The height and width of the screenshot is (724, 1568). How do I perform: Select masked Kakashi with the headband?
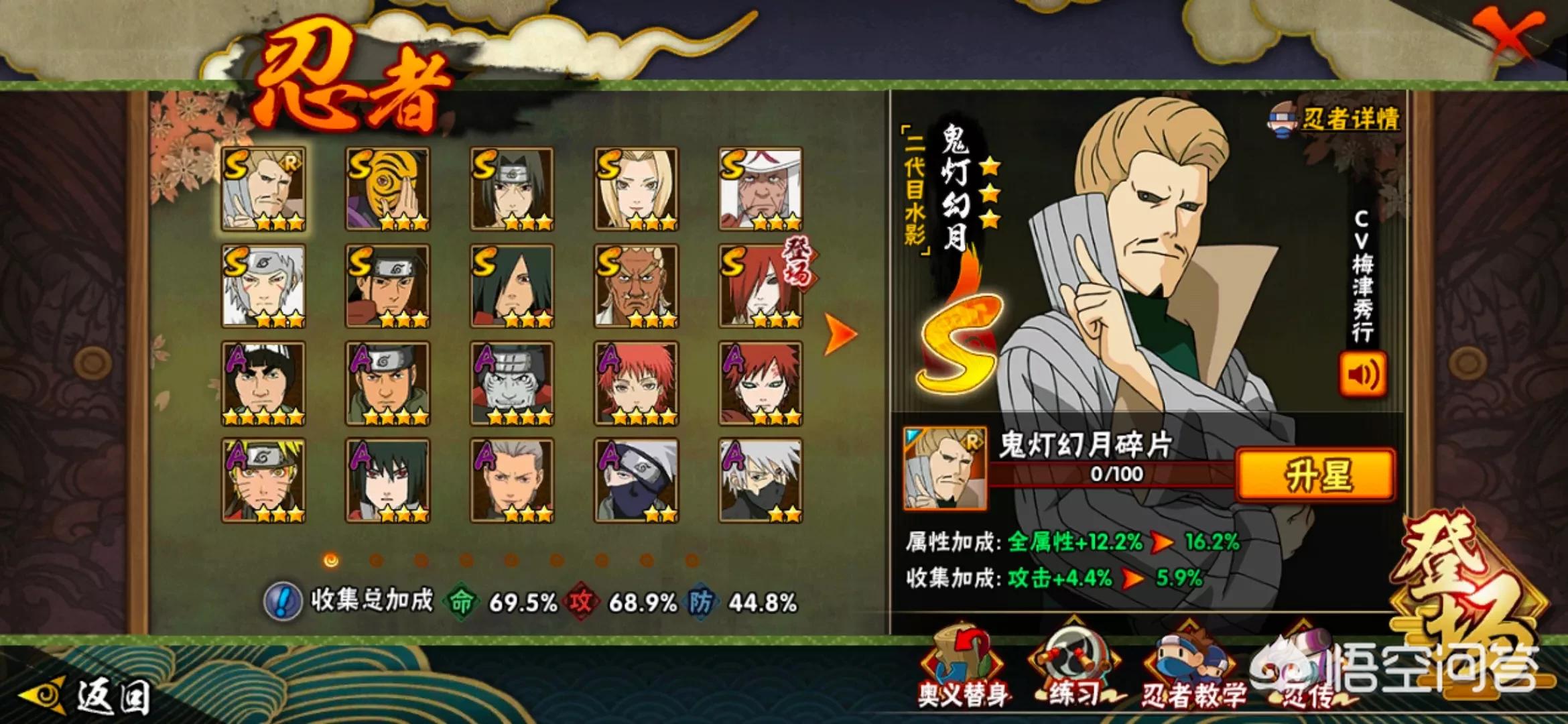636,481
